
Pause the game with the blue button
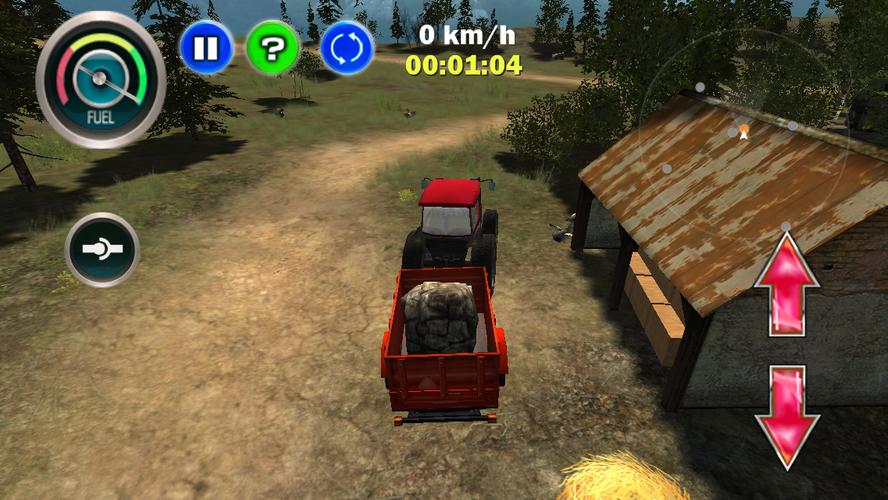point(206,48)
